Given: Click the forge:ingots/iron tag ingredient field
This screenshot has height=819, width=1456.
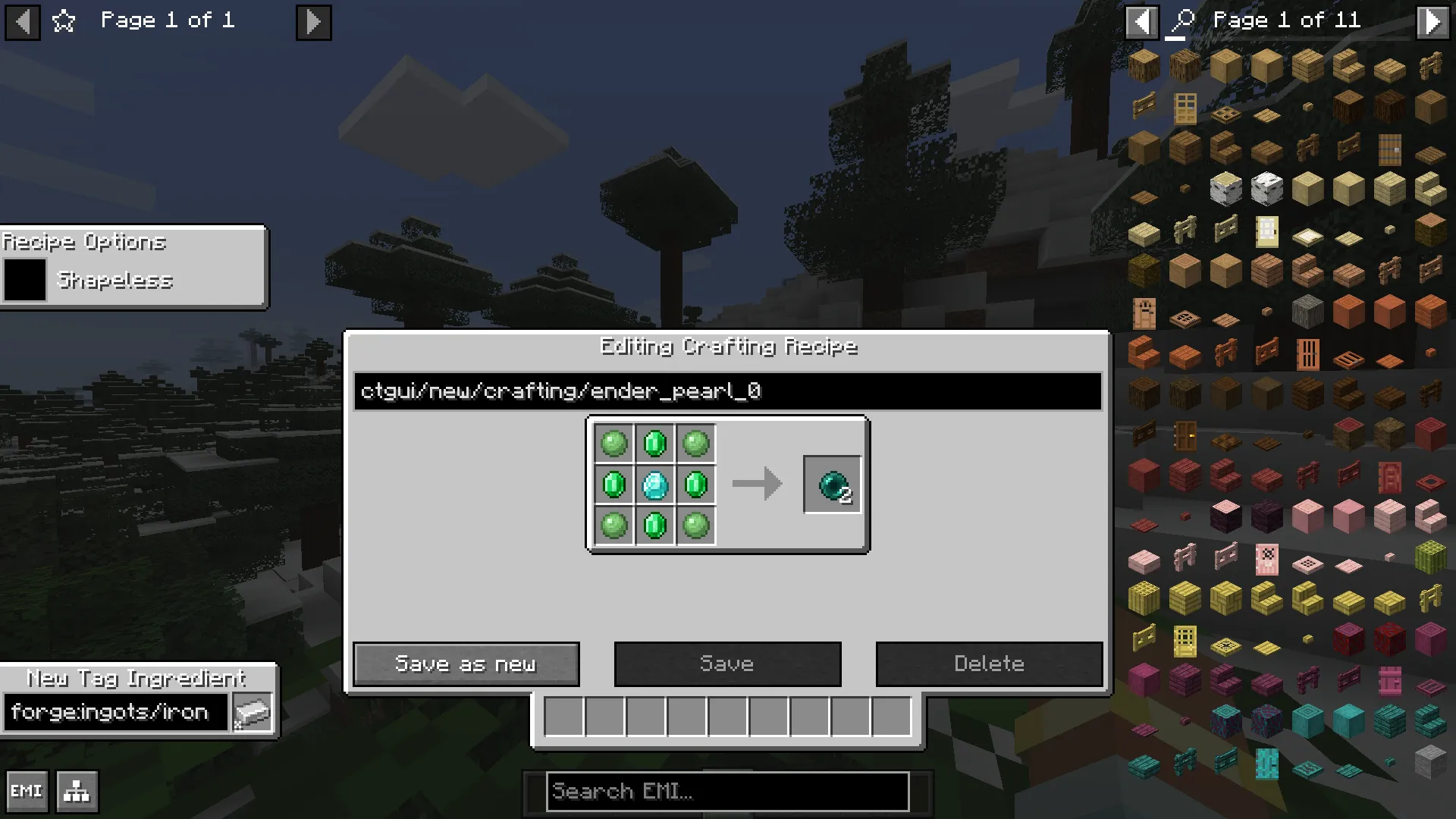Looking at the screenshot, I should (x=115, y=711).
